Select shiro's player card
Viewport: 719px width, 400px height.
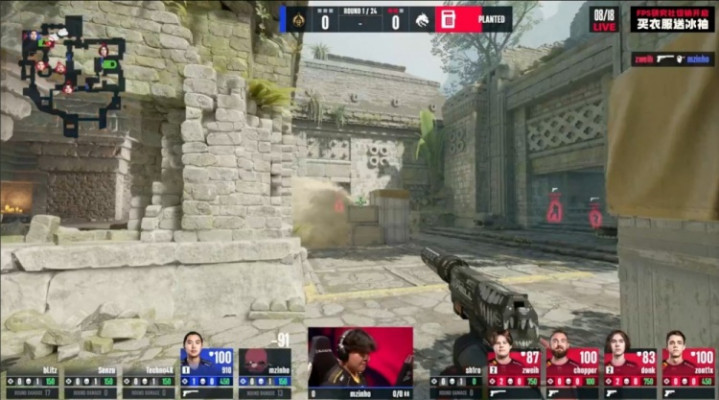pos(457,381)
